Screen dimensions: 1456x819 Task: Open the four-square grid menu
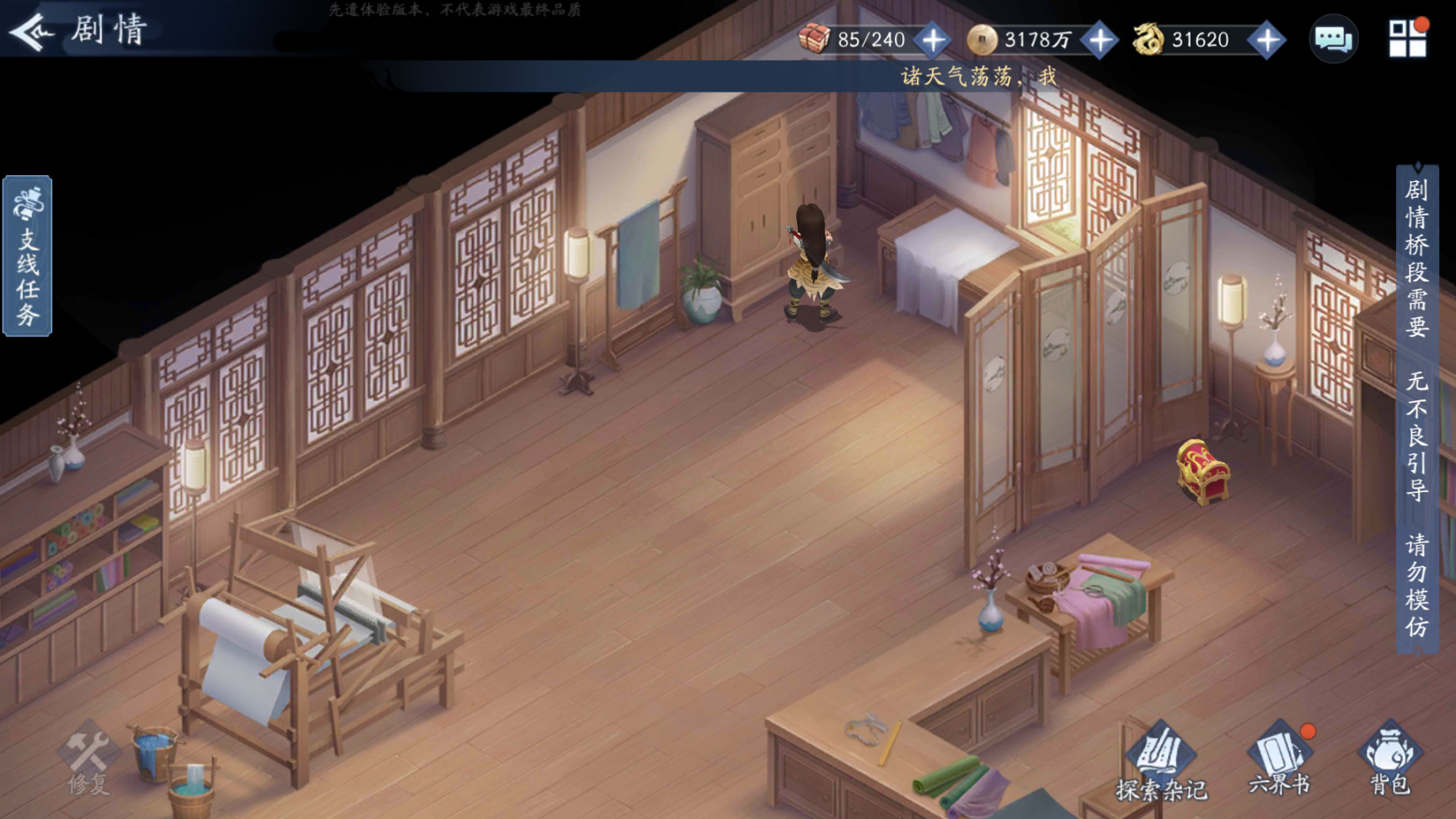(x=1407, y=38)
